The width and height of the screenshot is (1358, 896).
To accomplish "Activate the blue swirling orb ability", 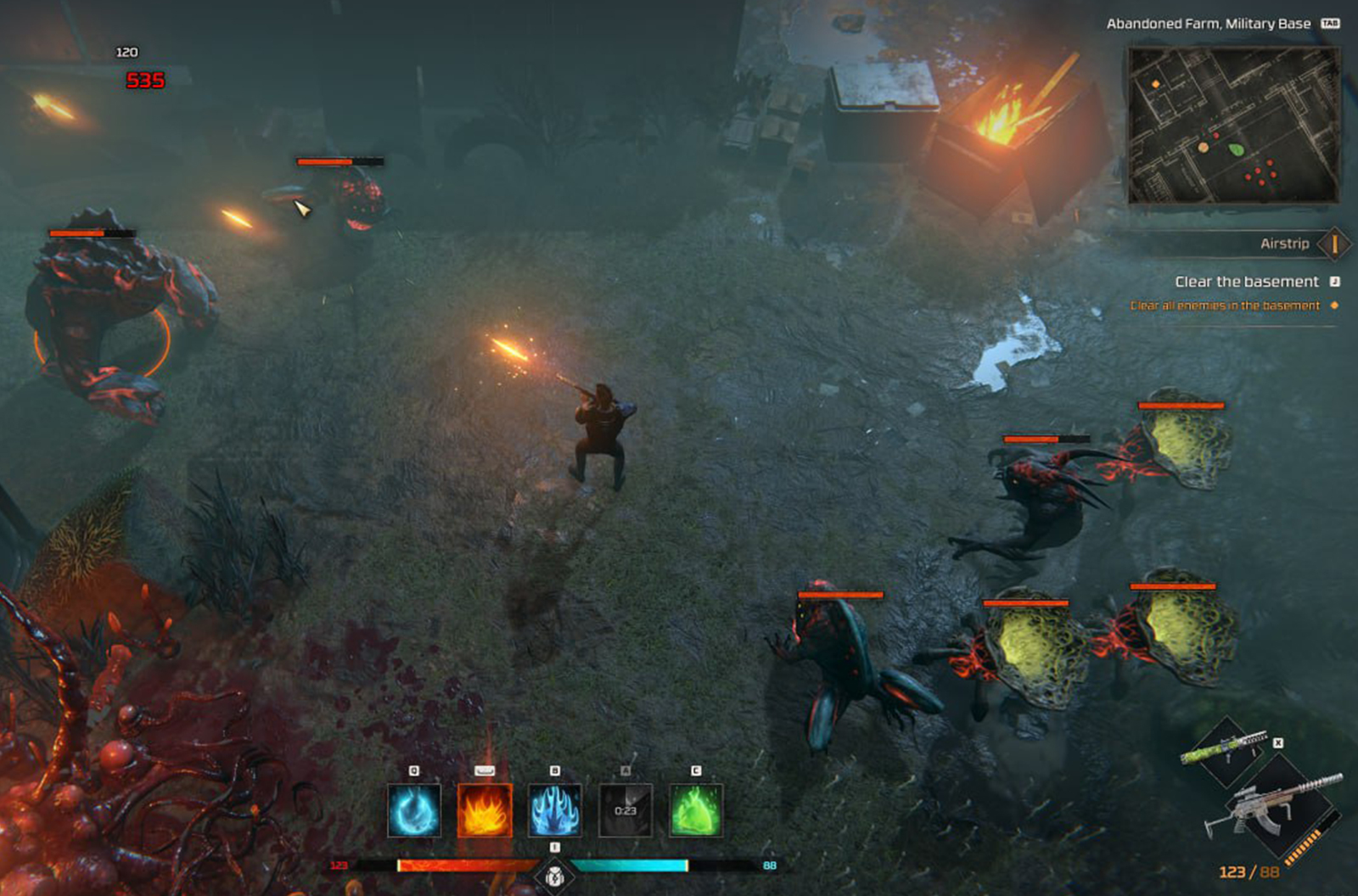I will tap(414, 810).
